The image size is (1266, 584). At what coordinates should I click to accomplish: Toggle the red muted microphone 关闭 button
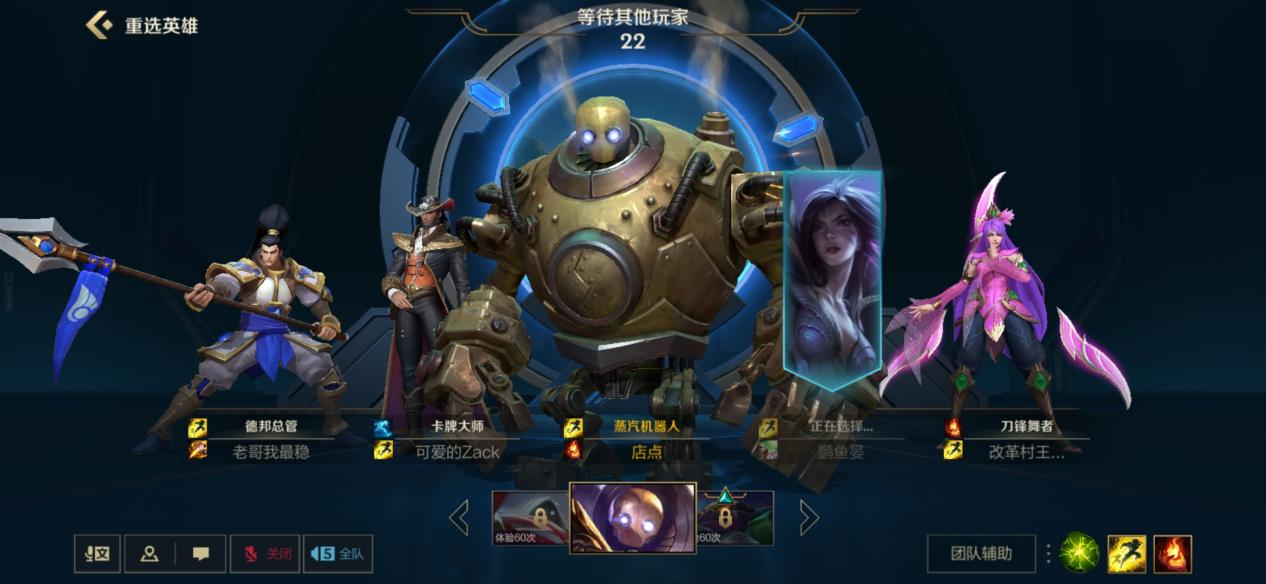tap(265, 553)
